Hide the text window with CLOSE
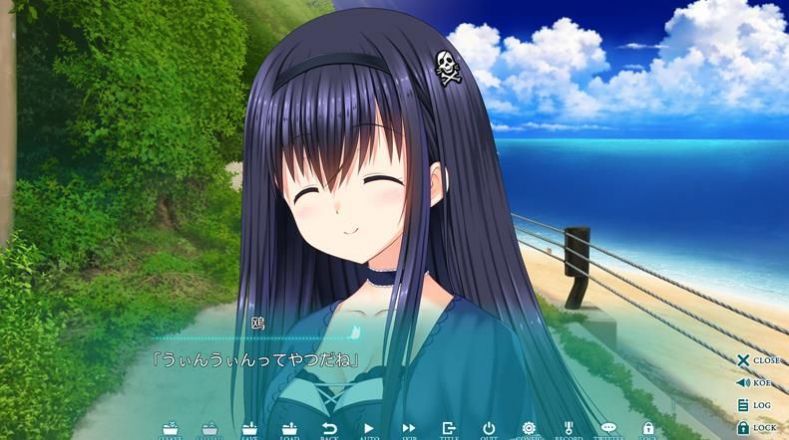The width and height of the screenshot is (789, 440). (x=758, y=360)
